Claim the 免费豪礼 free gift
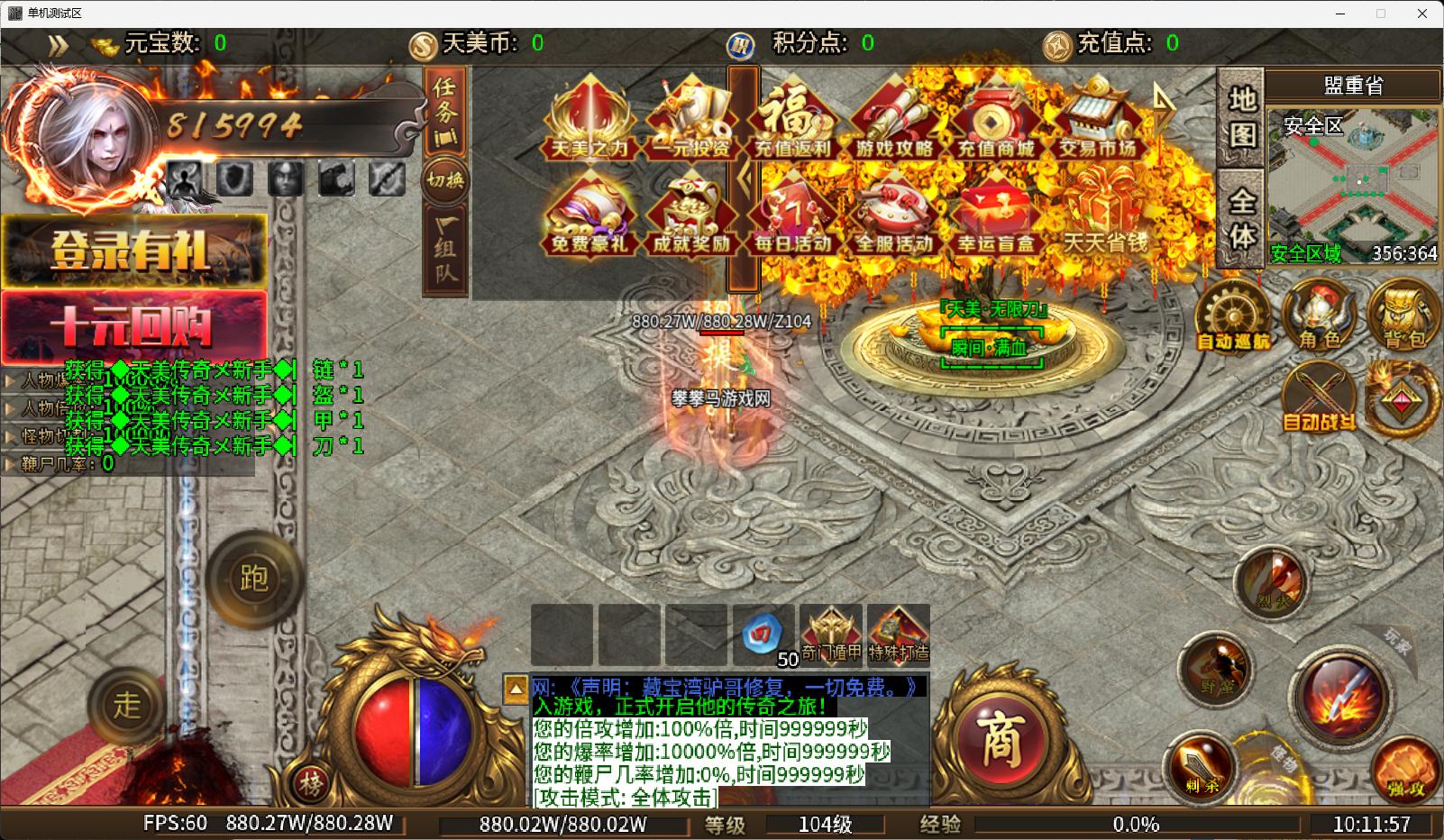This screenshot has height=840, width=1444. tap(589, 216)
